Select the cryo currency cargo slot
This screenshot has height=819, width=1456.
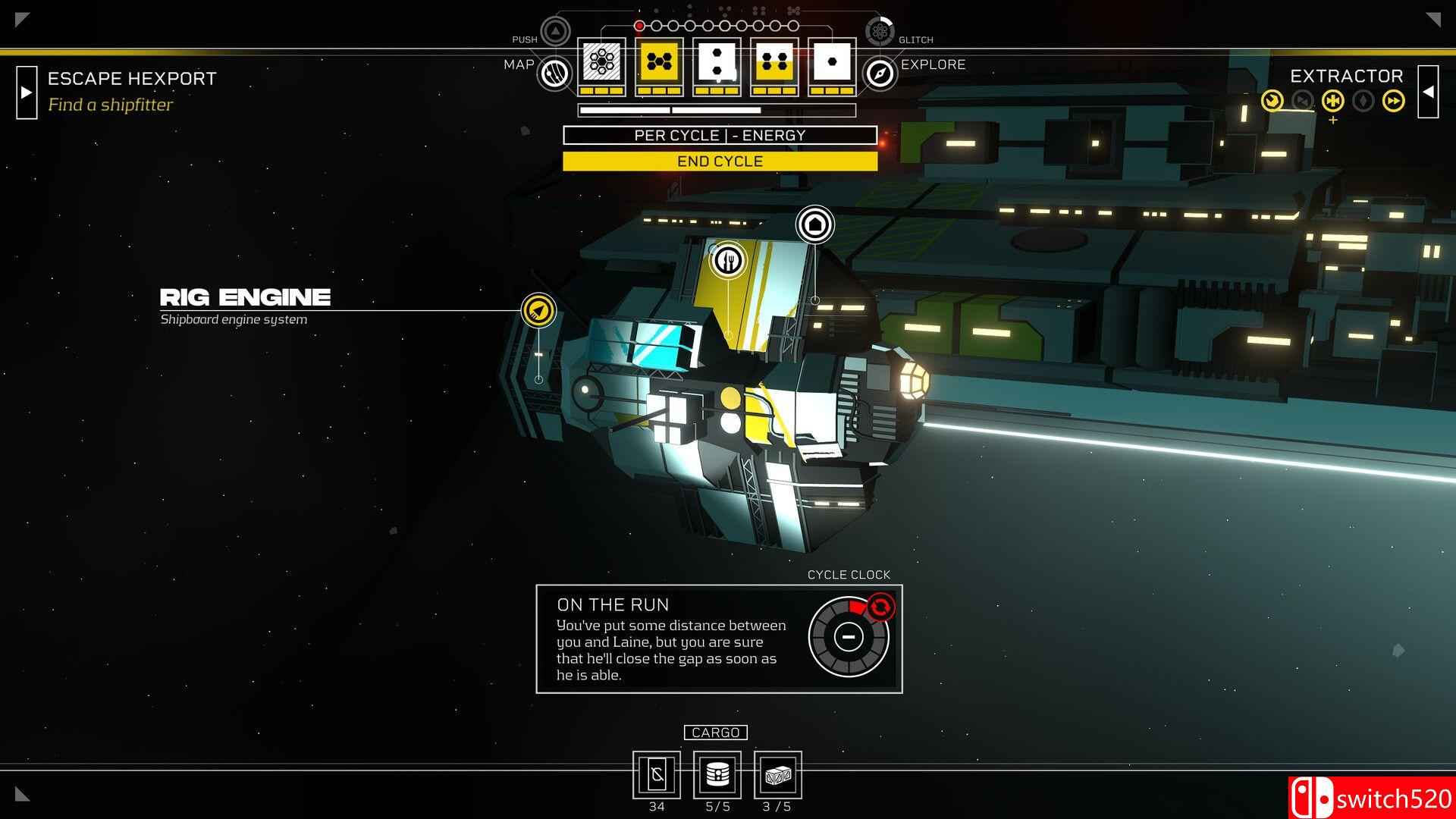657,774
